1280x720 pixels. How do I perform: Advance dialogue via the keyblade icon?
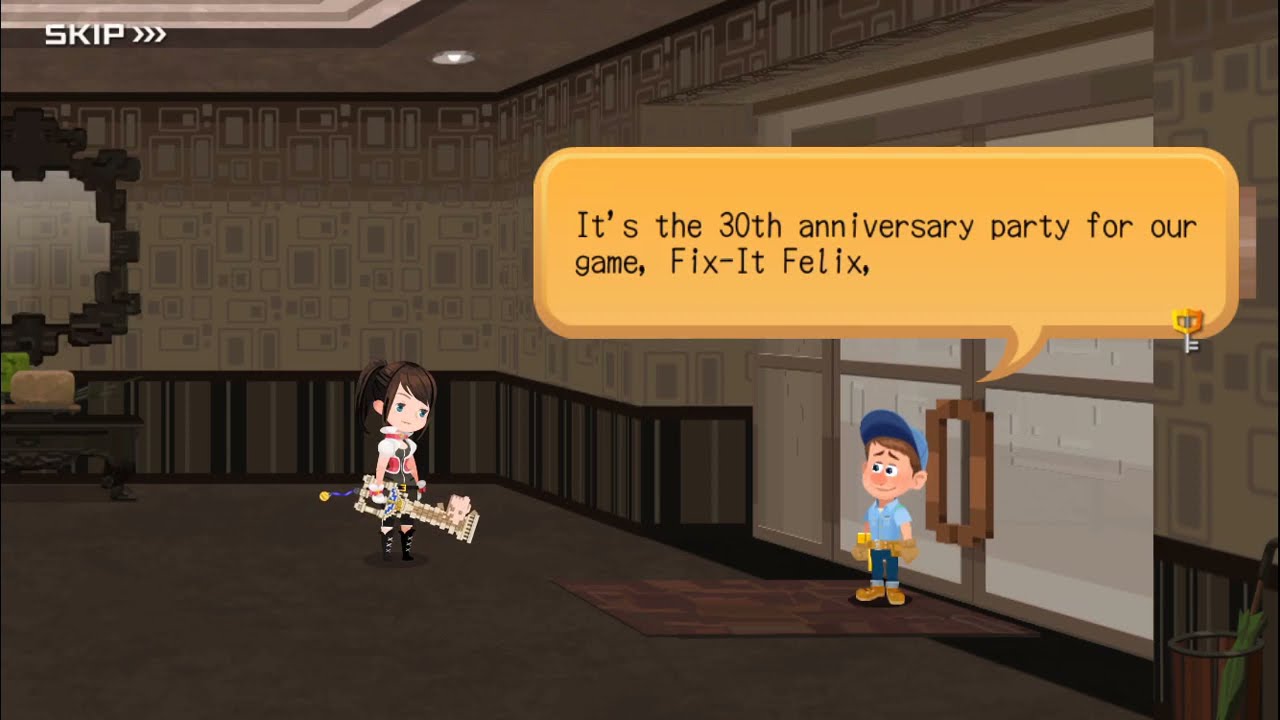[1188, 328]
